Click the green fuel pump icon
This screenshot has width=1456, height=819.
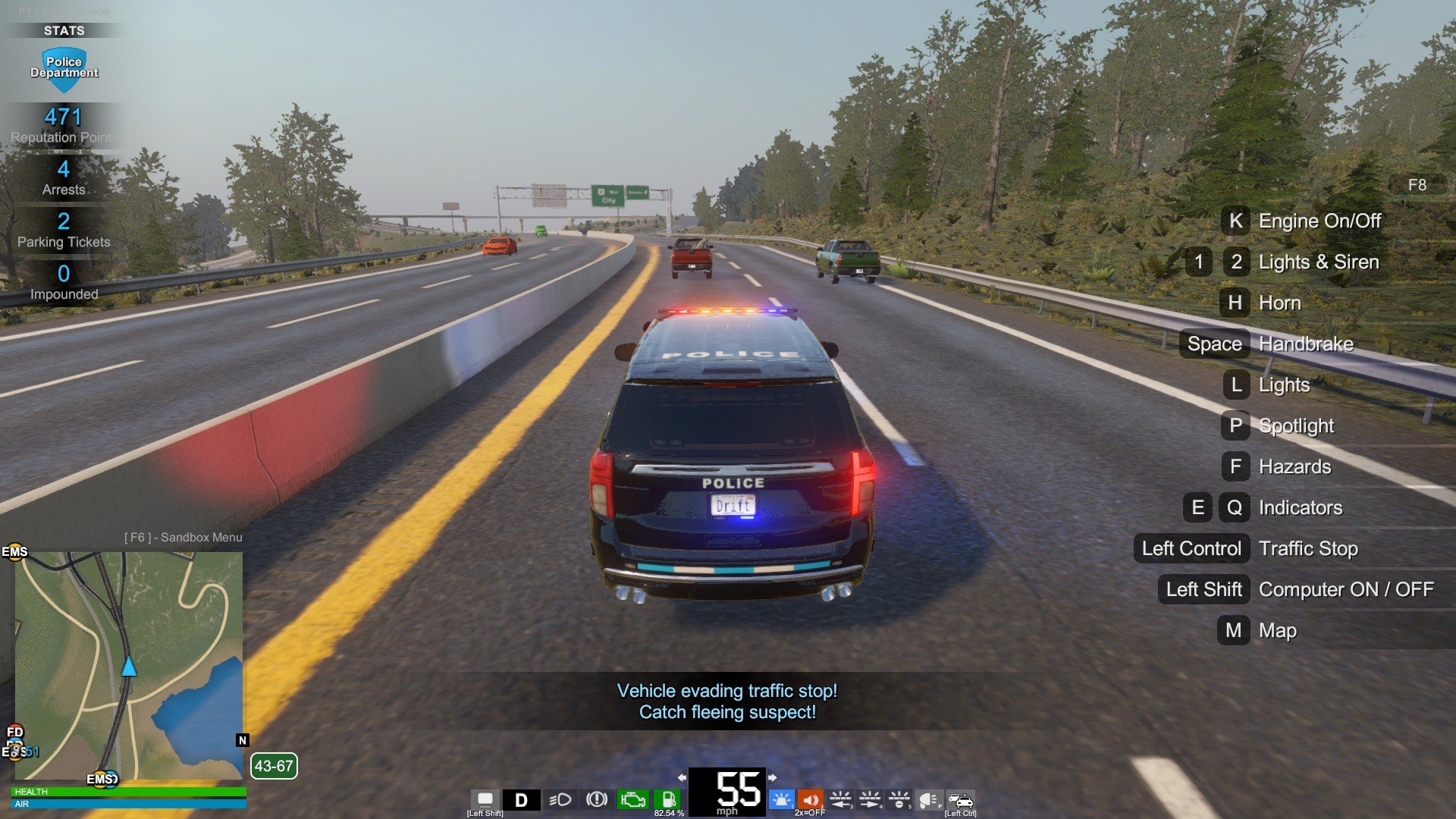669,800
